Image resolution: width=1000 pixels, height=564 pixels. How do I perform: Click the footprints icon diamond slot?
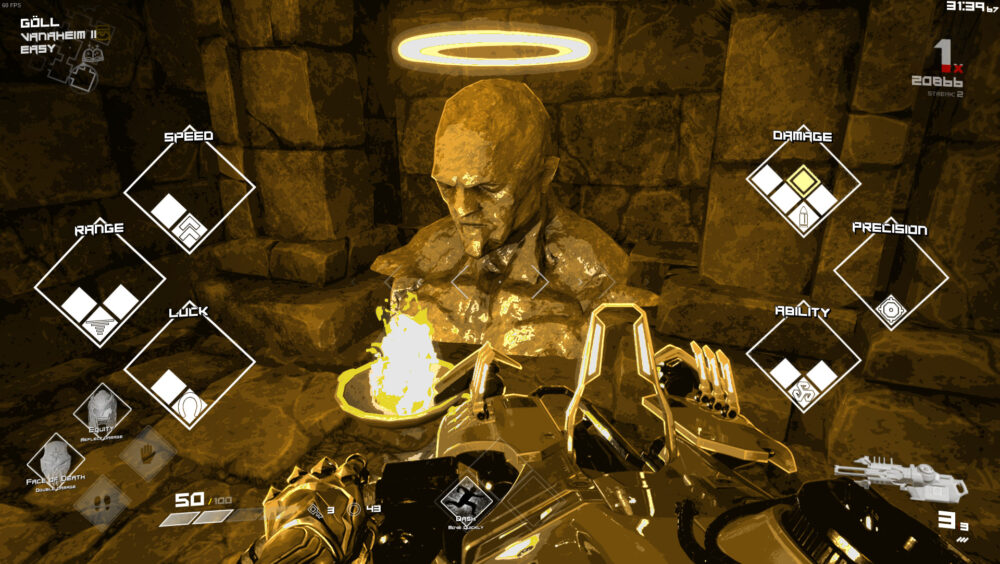click(x=100, y=500)
